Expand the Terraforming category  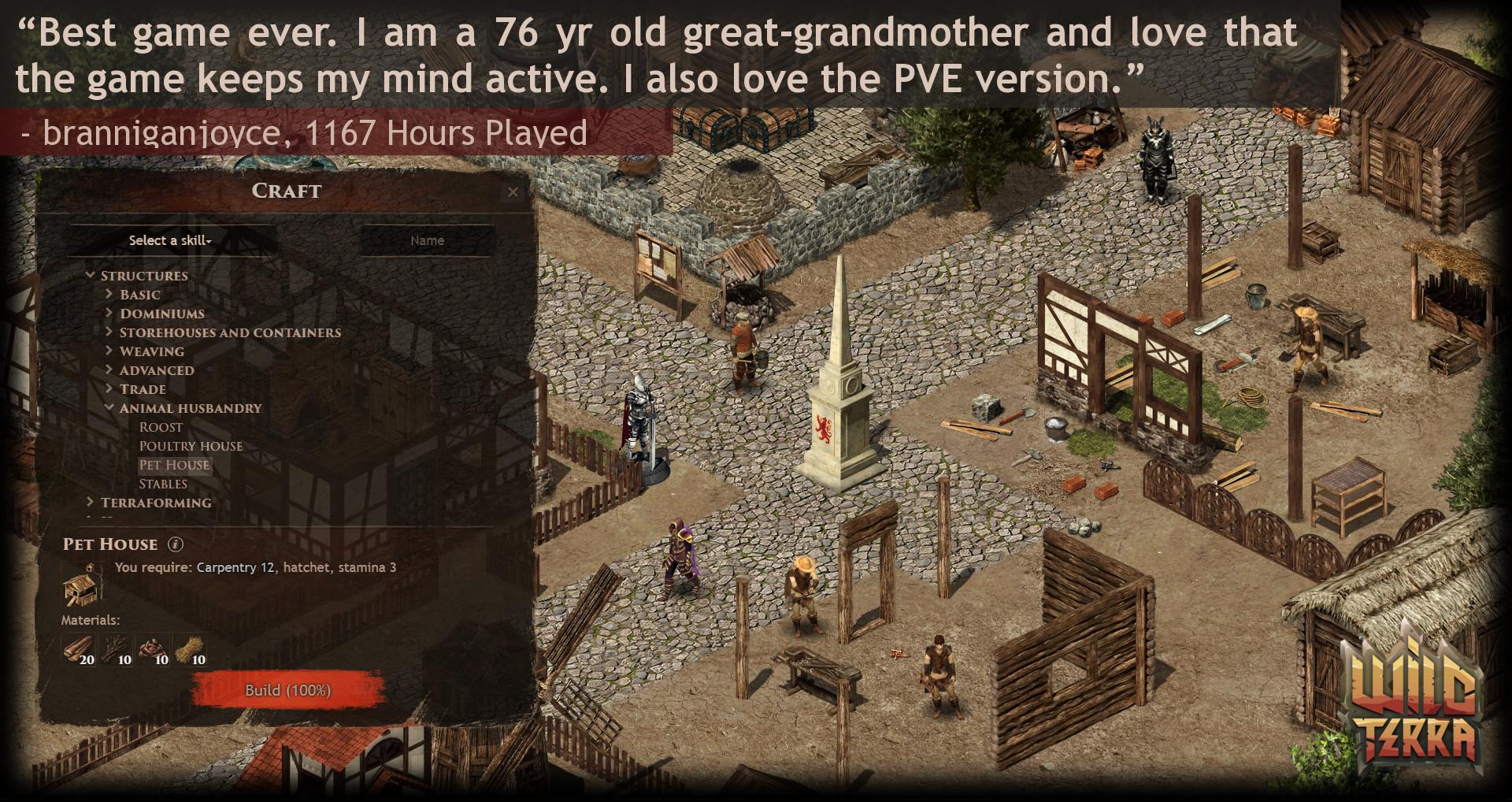pyautogui.click(x=157, y=502)
